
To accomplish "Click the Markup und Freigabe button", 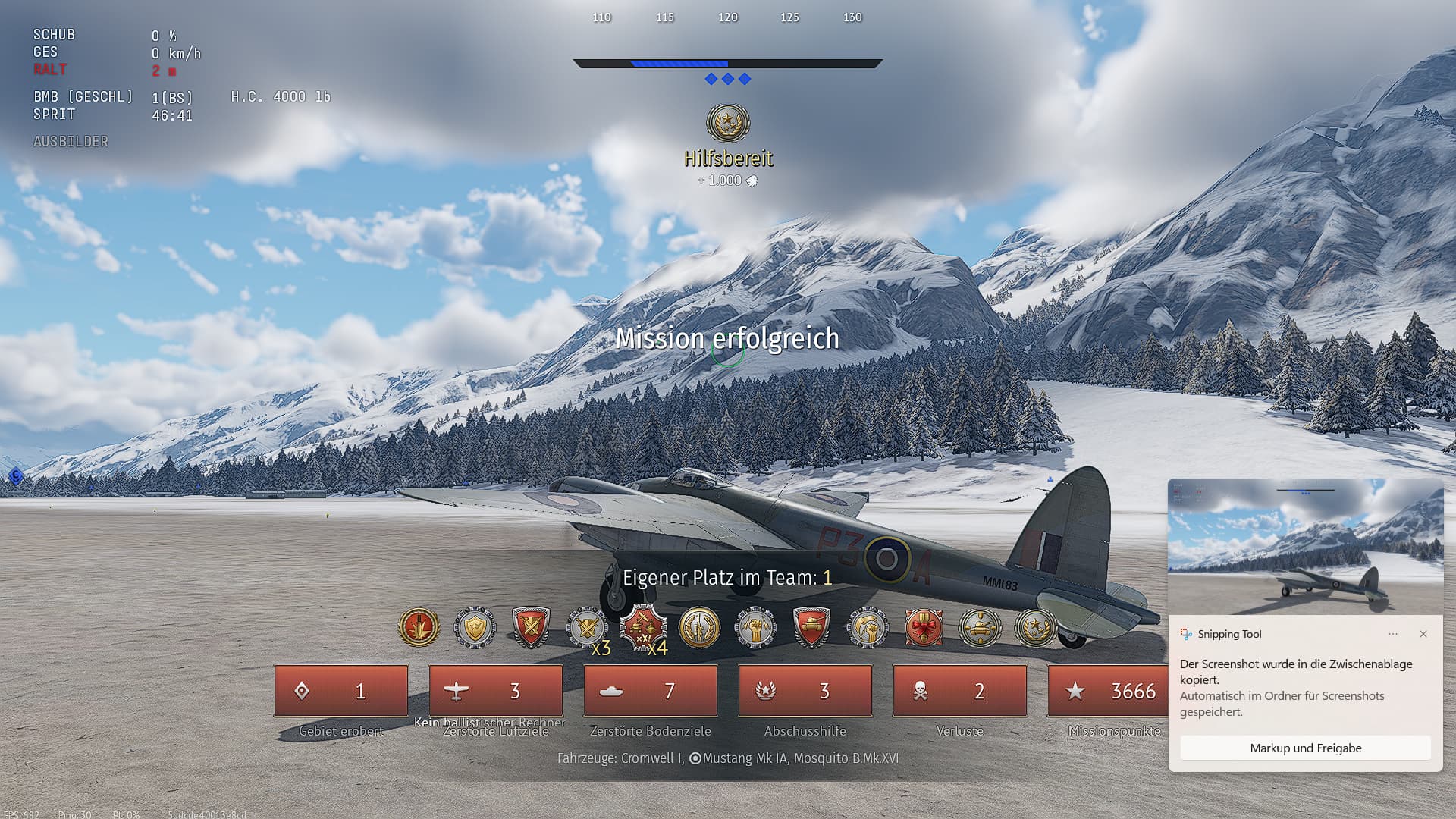I will (x=1305, y=748).
